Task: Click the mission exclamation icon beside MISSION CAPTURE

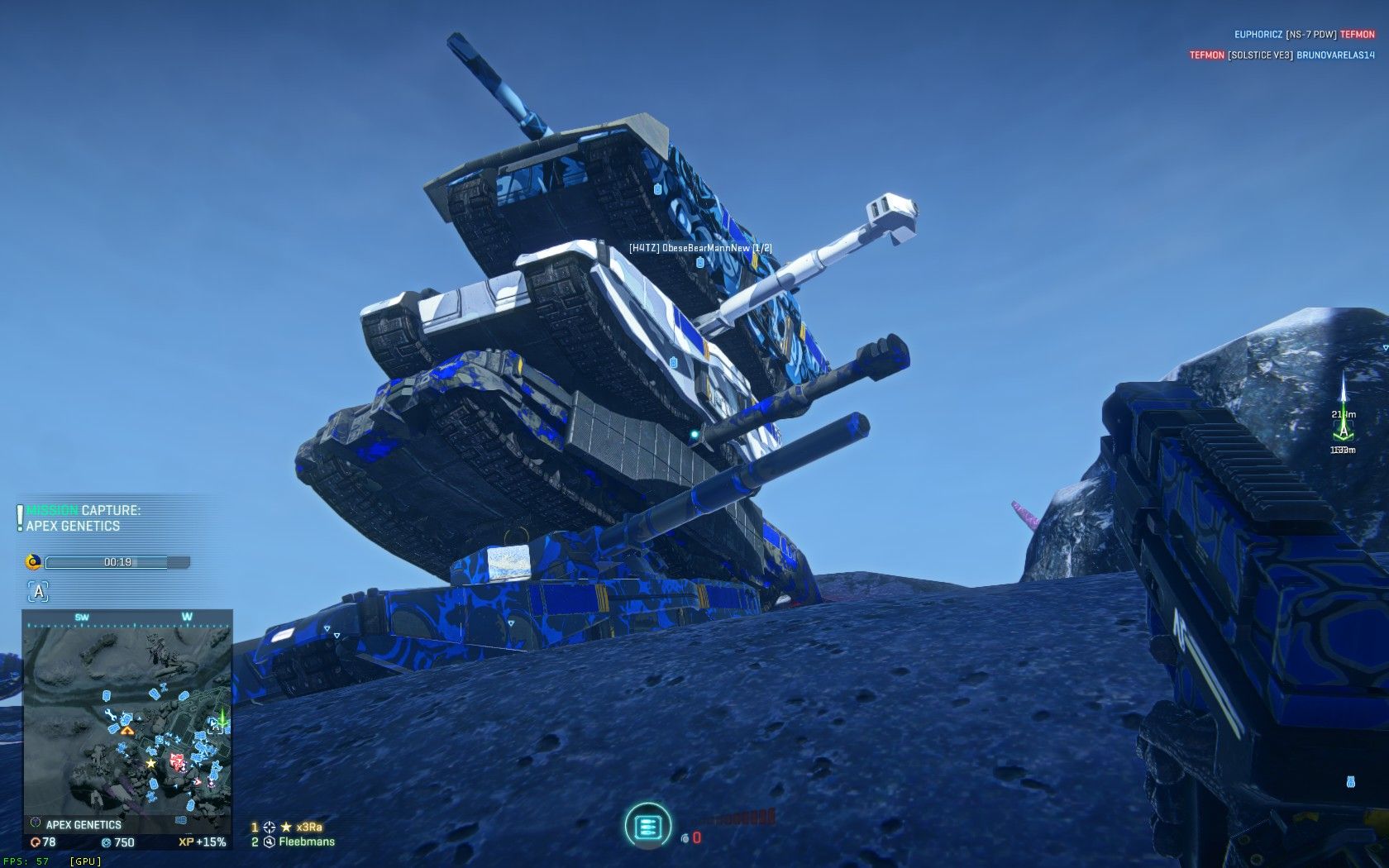Action: click(x=18, y=516)
